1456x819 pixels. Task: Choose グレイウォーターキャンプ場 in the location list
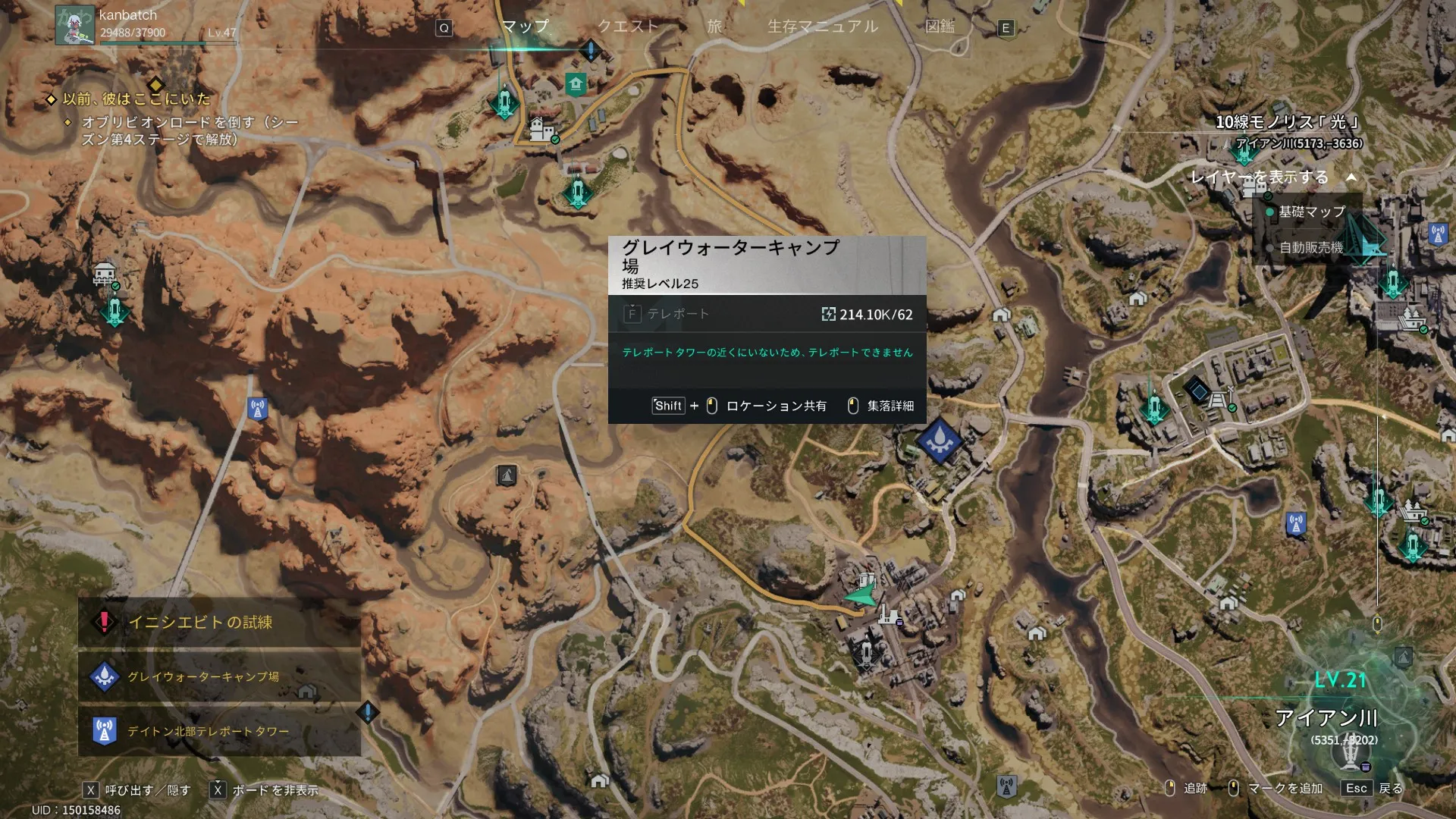click(203, 676)
